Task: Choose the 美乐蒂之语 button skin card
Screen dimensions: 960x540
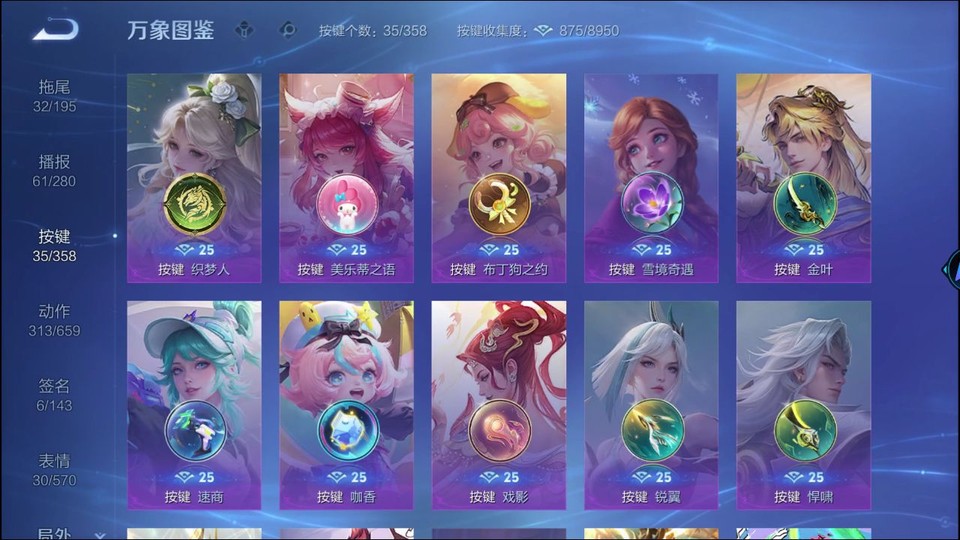Action: 346,177
